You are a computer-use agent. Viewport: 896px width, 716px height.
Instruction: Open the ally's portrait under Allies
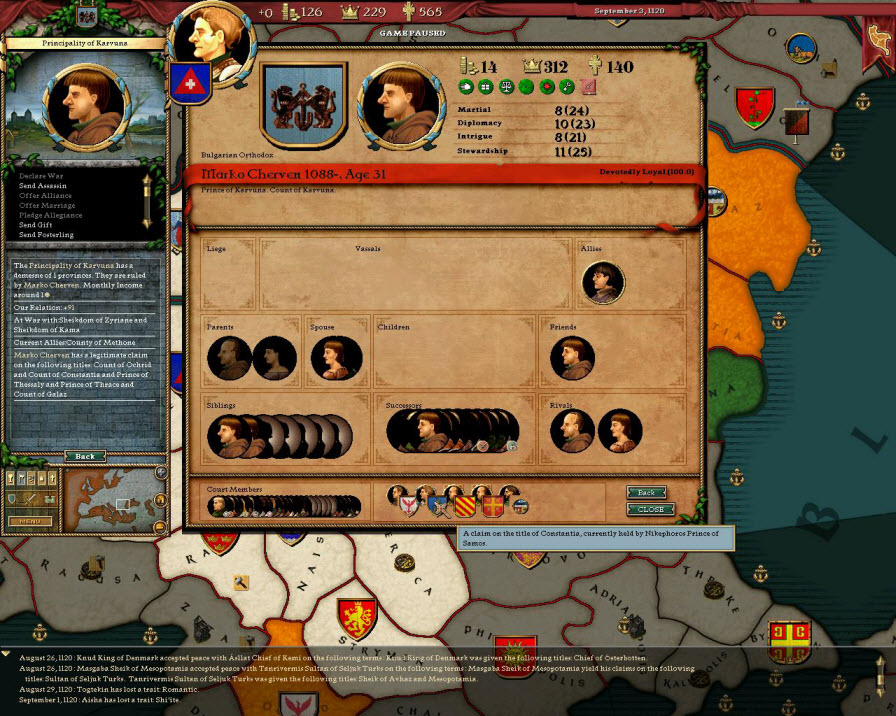pyautogui.click(x=603, y=283)
